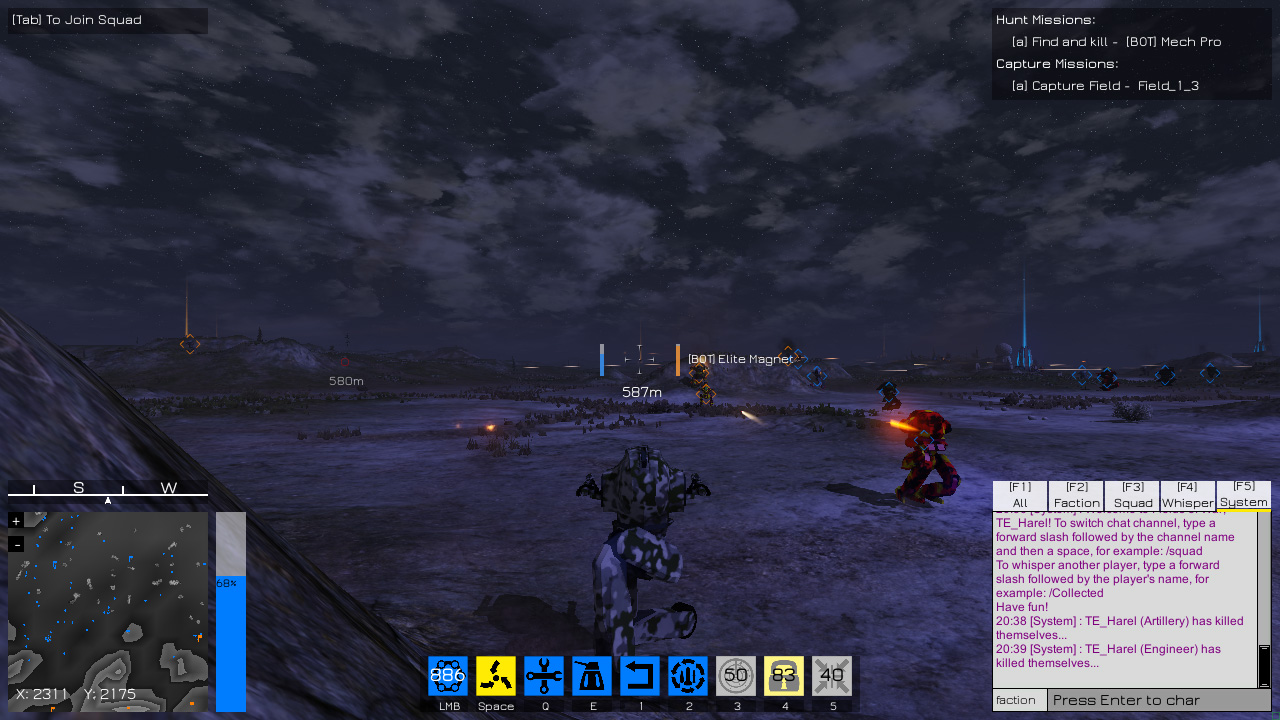Image resolution: width=1280 pixels, height=720 pixels.
Task: Switch to the [F3] Squad chat tab
Action: click(1132, 494)
